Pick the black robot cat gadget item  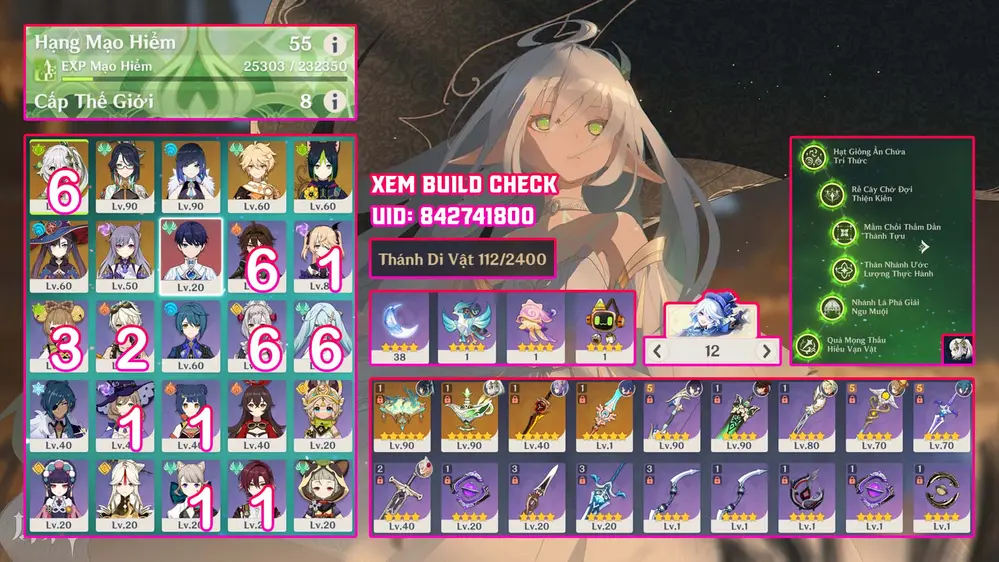tap(602, 326)
